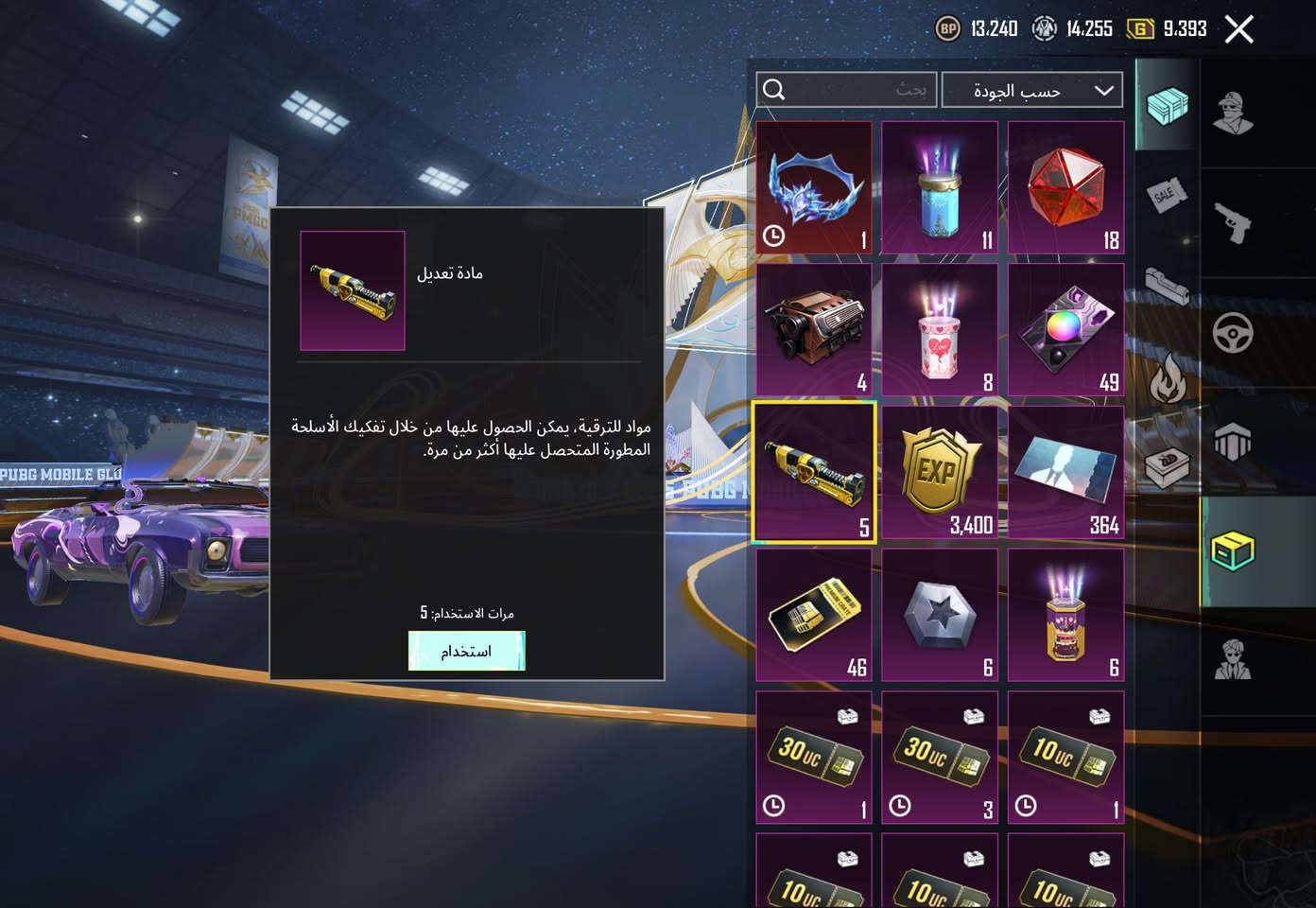Click the SALE ticket sidebar icon
Screen dimensions: 1316x908
pyautogui.click(x=1168, y=197)
